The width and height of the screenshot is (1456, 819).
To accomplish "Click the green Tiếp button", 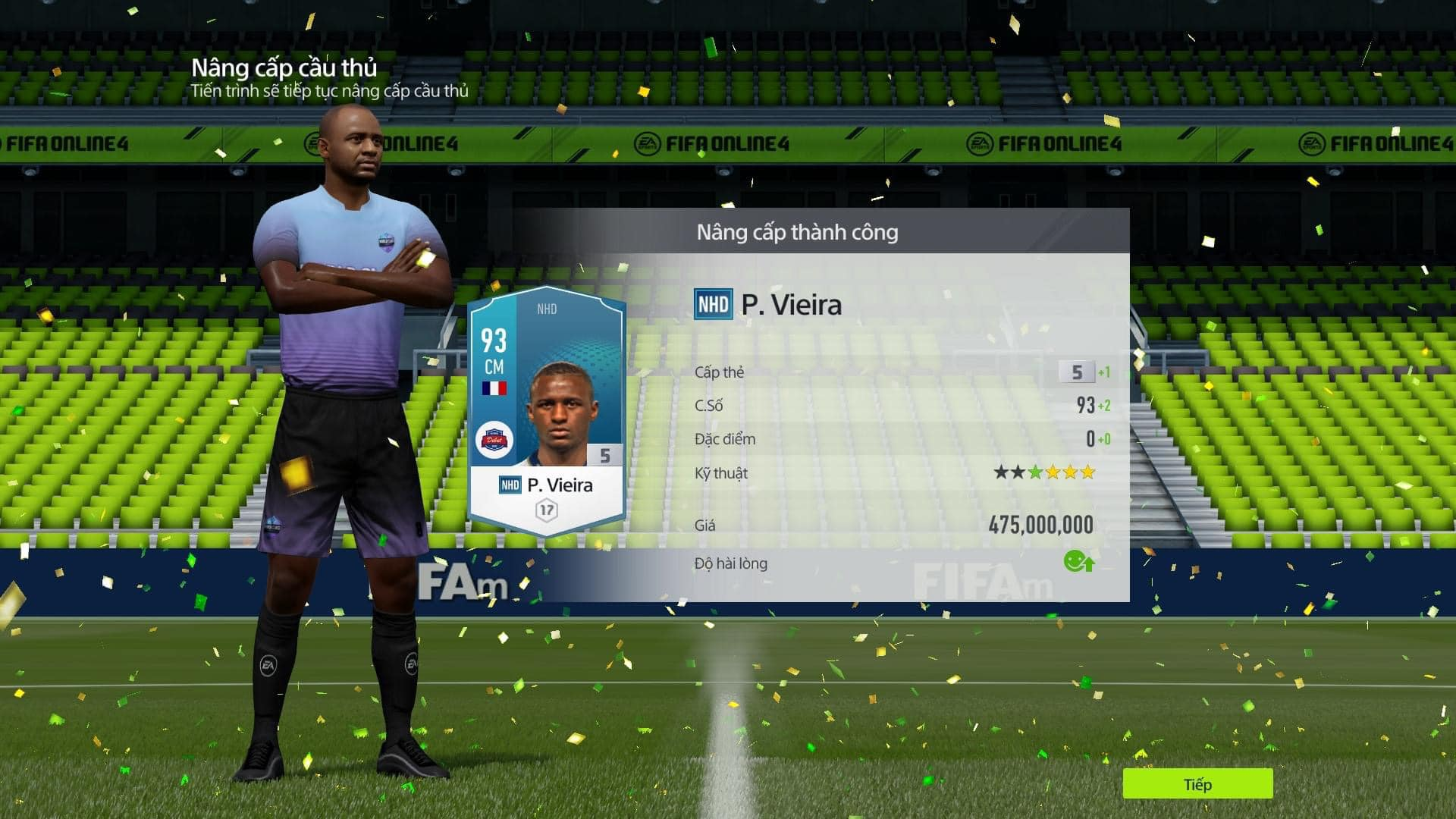I will click(1197, 784).
